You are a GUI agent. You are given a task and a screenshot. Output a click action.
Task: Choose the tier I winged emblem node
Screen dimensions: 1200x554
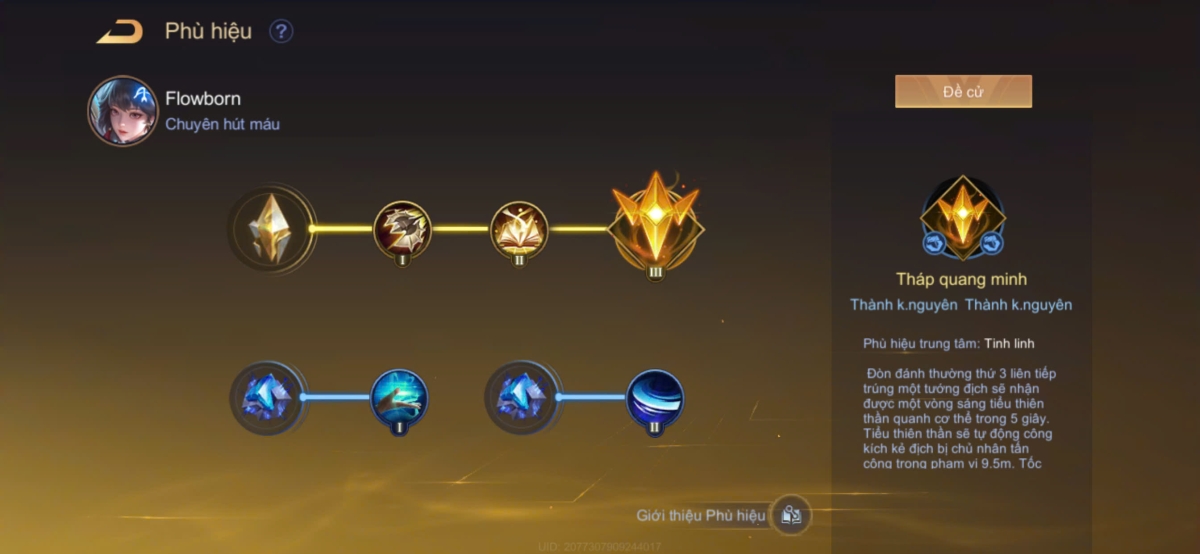click(x=403, y=229)
